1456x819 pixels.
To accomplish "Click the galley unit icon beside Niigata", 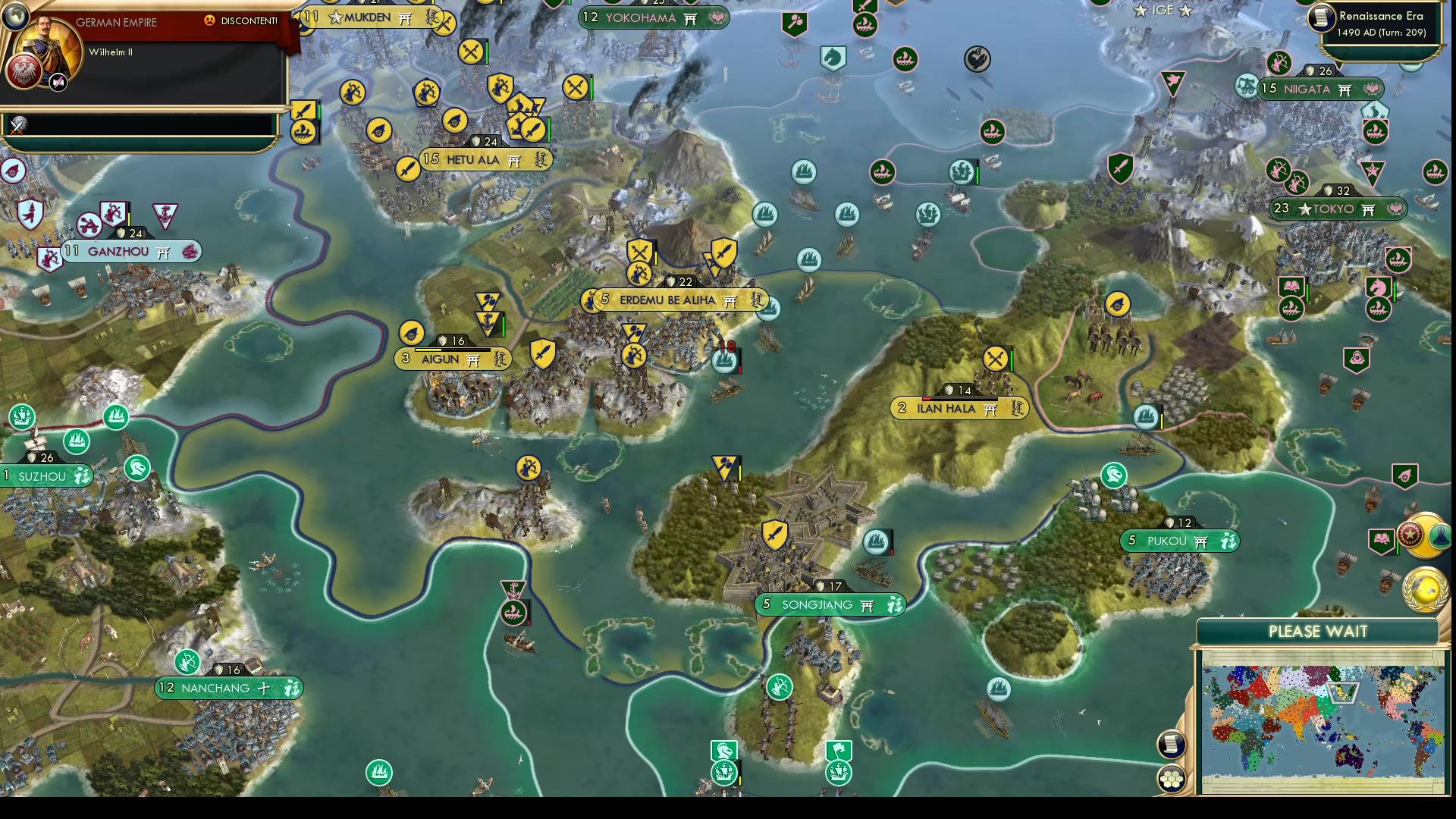I will click(1376, 130).
